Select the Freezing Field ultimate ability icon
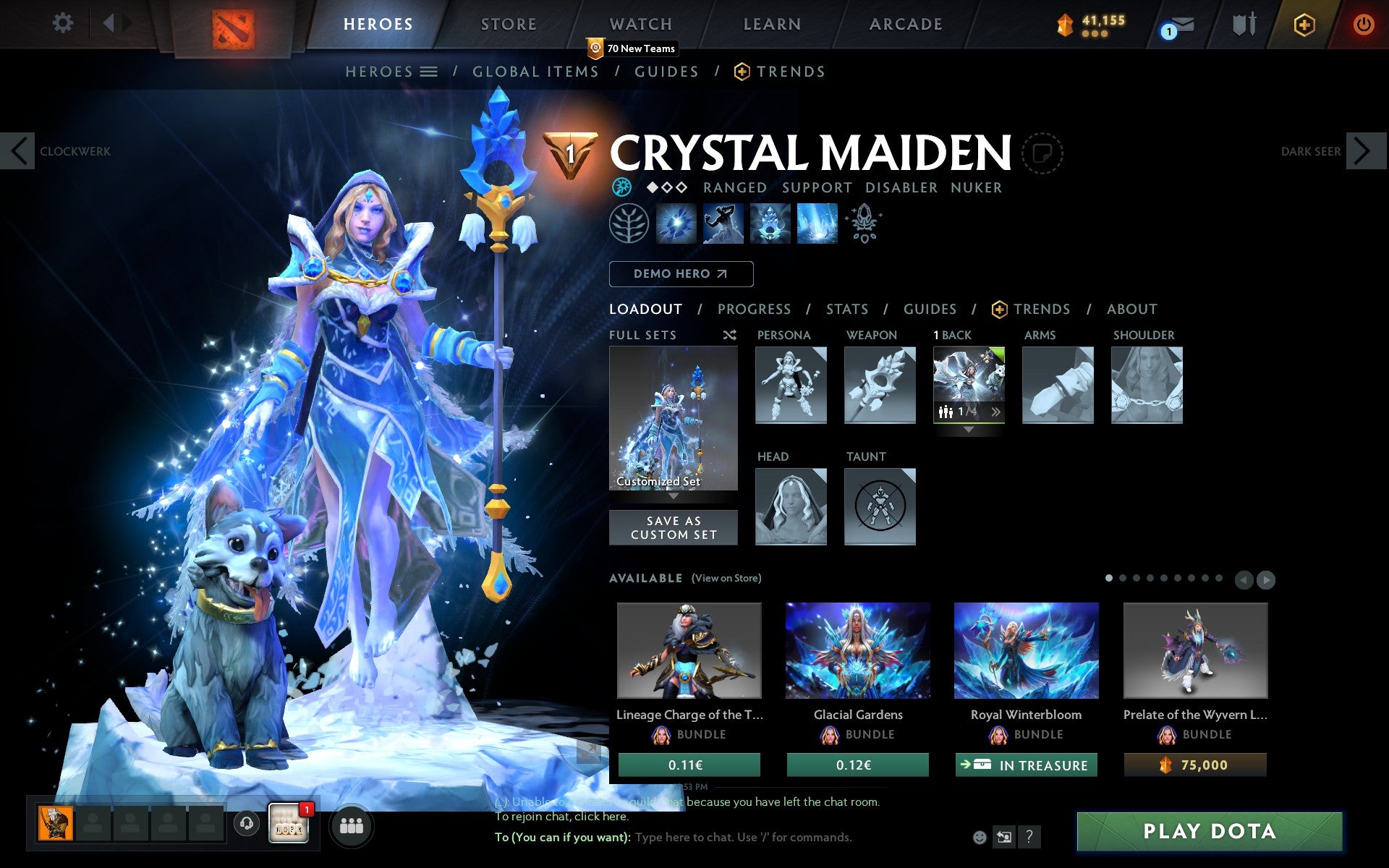 click(817, 224)
